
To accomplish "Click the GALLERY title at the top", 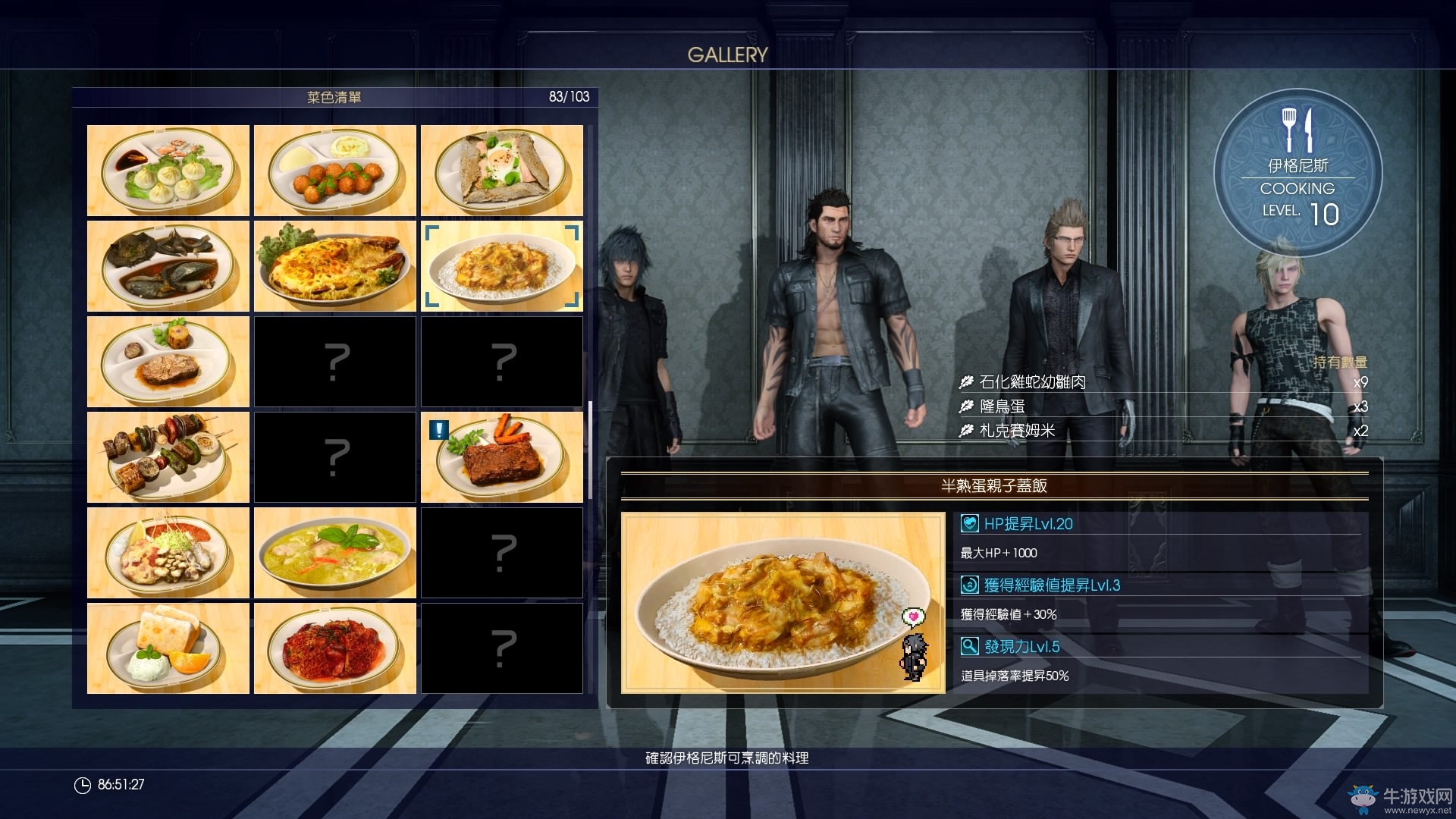I will click(727, 54).
